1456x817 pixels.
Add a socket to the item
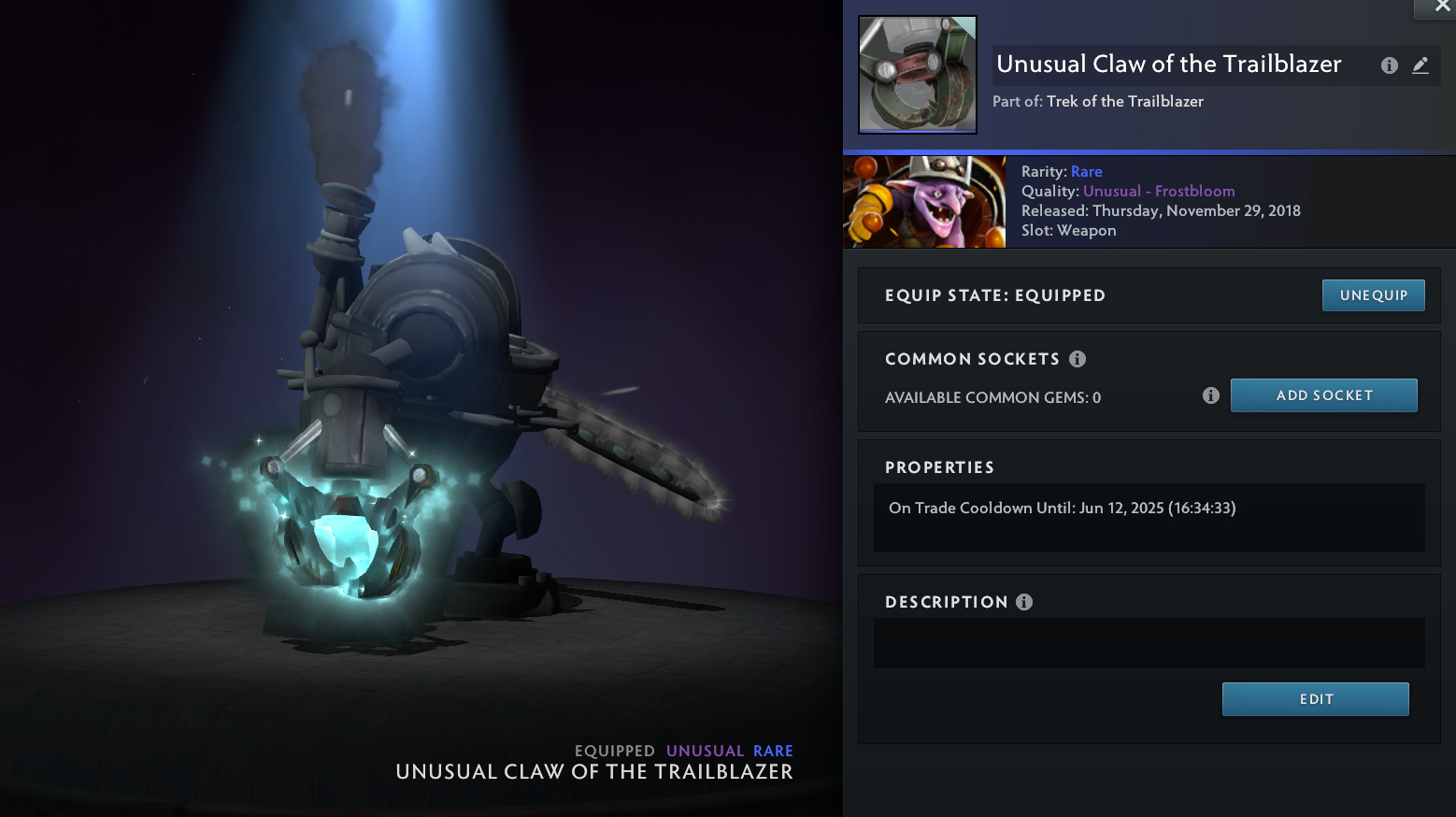pos(1323,395)
